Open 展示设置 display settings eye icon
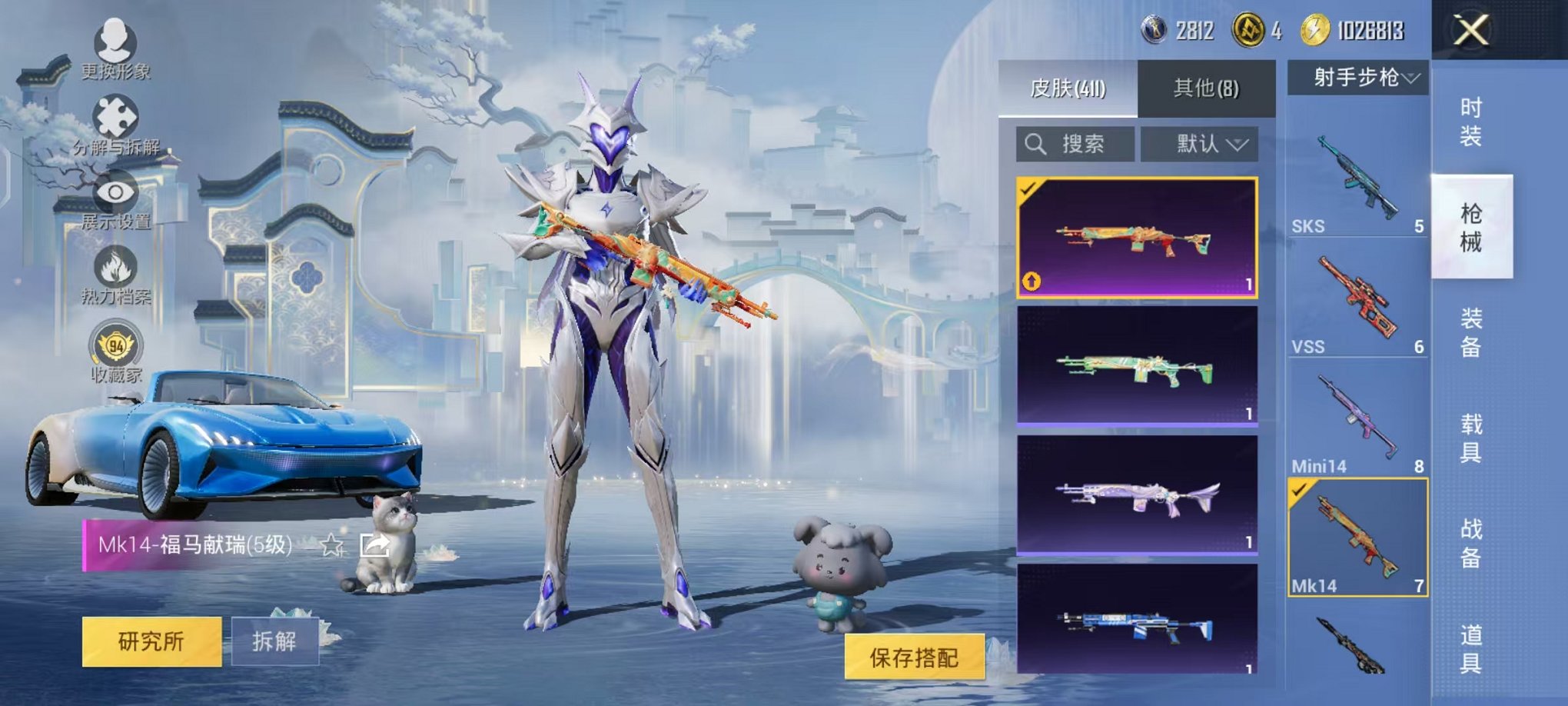This screenshot has height=706, width=1568. 115,198
